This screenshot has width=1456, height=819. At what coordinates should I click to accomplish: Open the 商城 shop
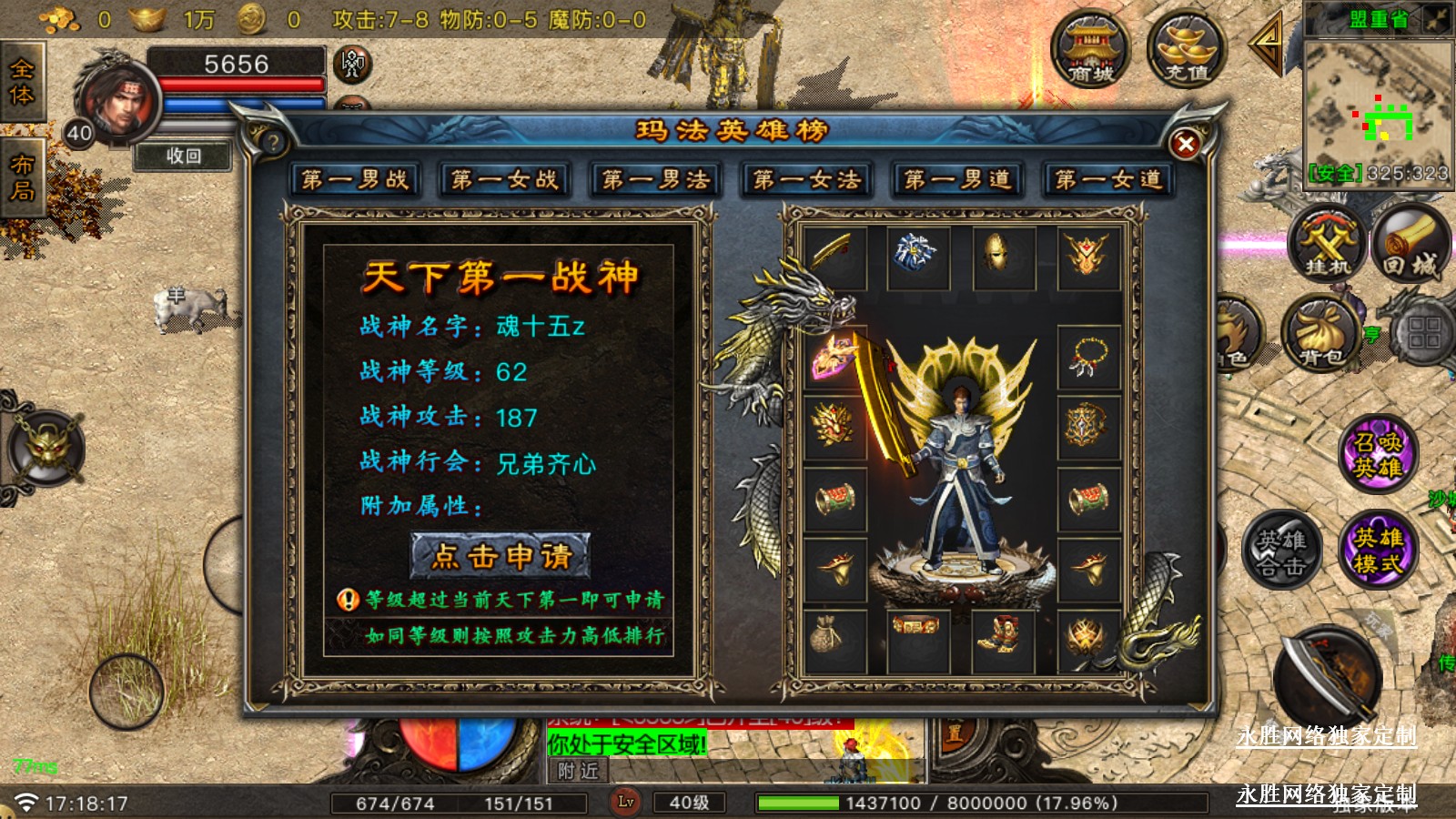(1090, 50)
